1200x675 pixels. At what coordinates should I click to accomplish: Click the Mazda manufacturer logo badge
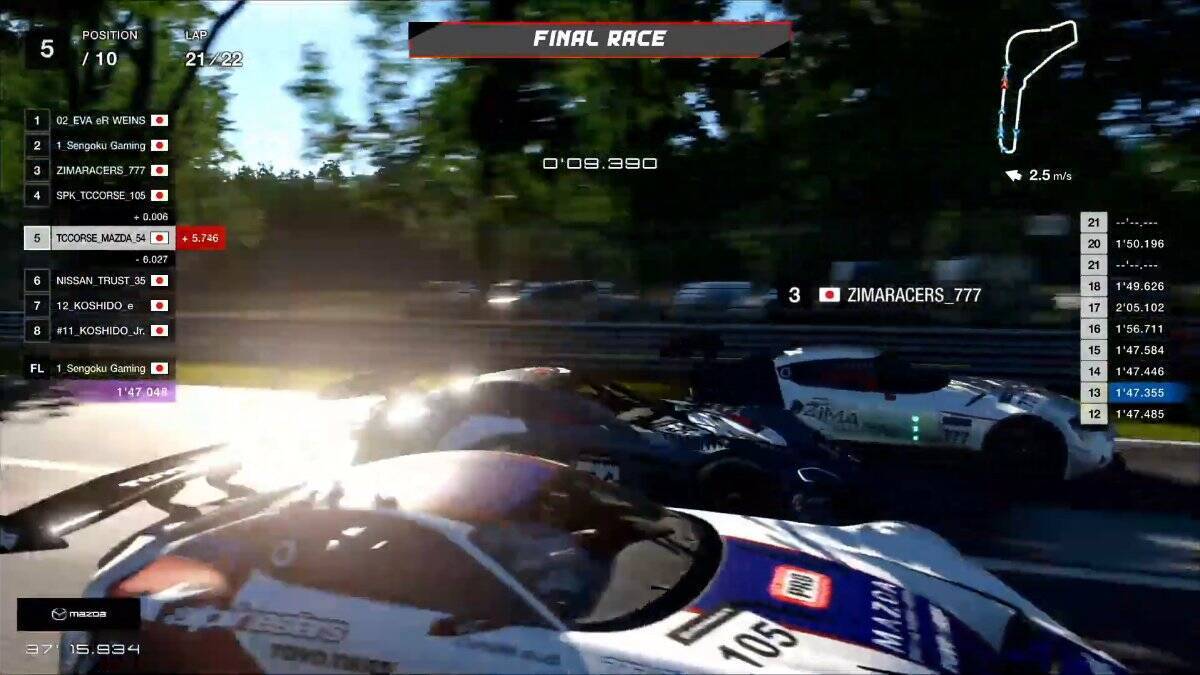pyautogui.click(x=78, y=614)
